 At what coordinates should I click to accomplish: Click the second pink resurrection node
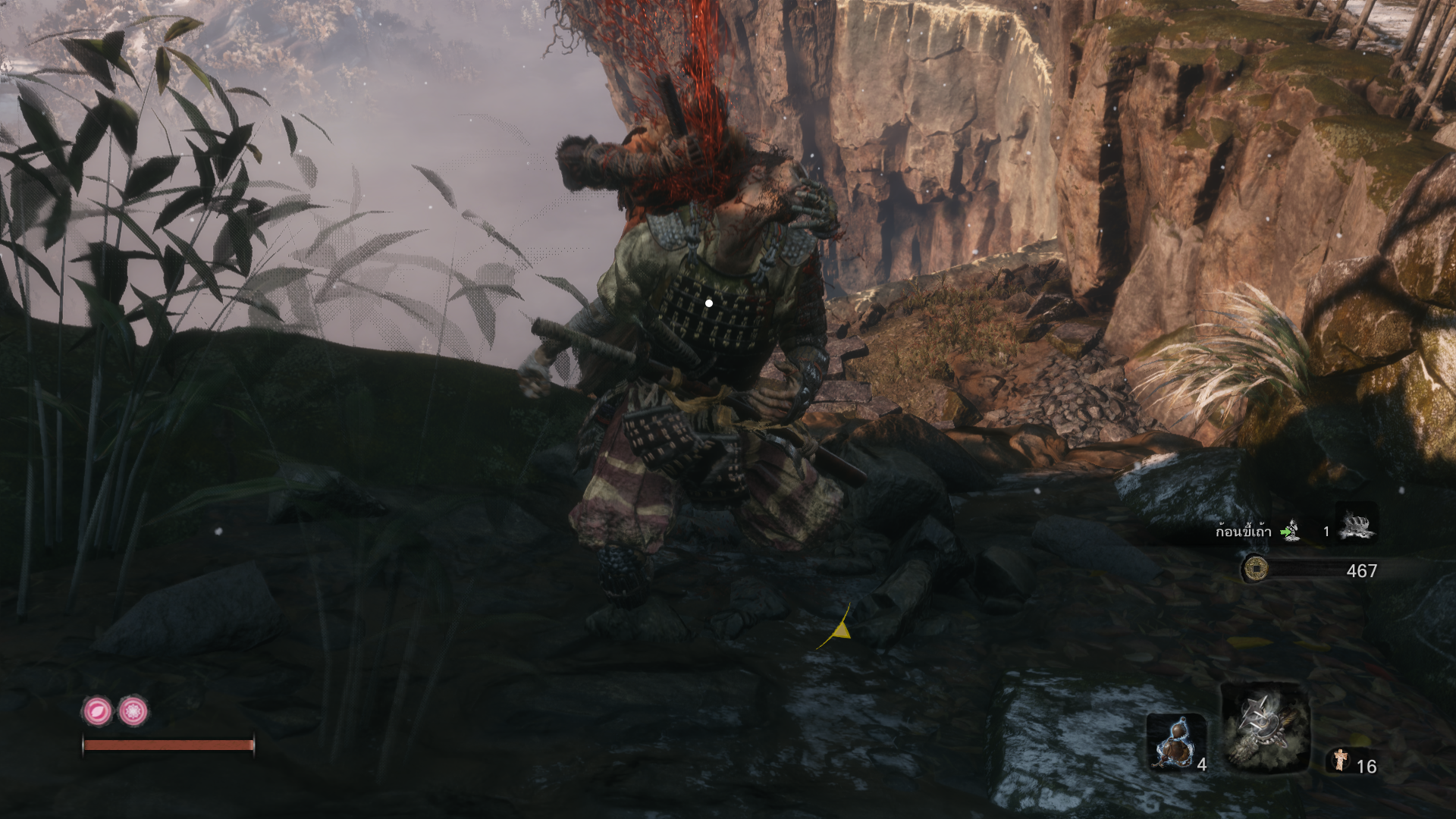coord(133,711)
